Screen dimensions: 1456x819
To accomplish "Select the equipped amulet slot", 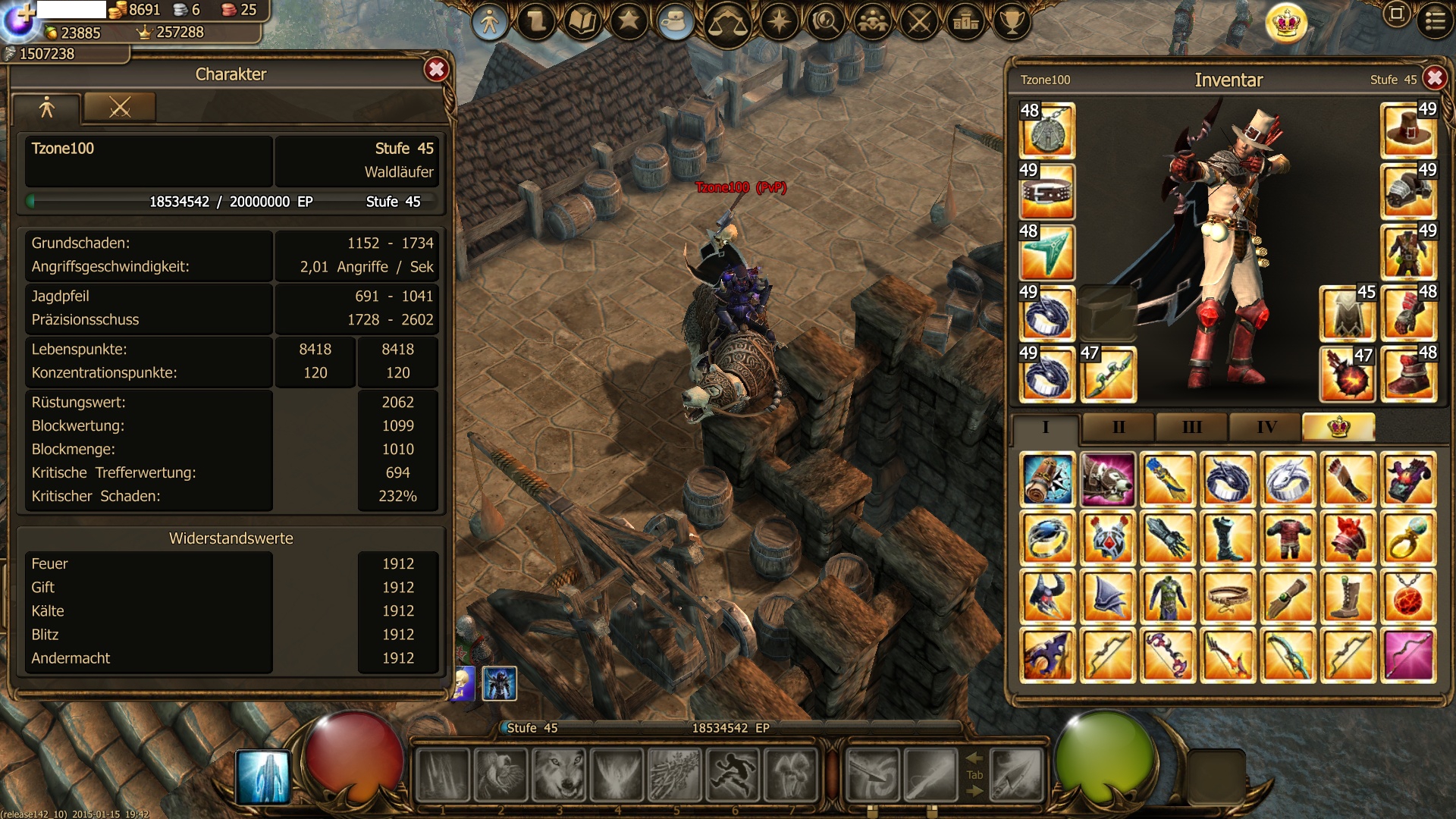I will (1047, 130).
